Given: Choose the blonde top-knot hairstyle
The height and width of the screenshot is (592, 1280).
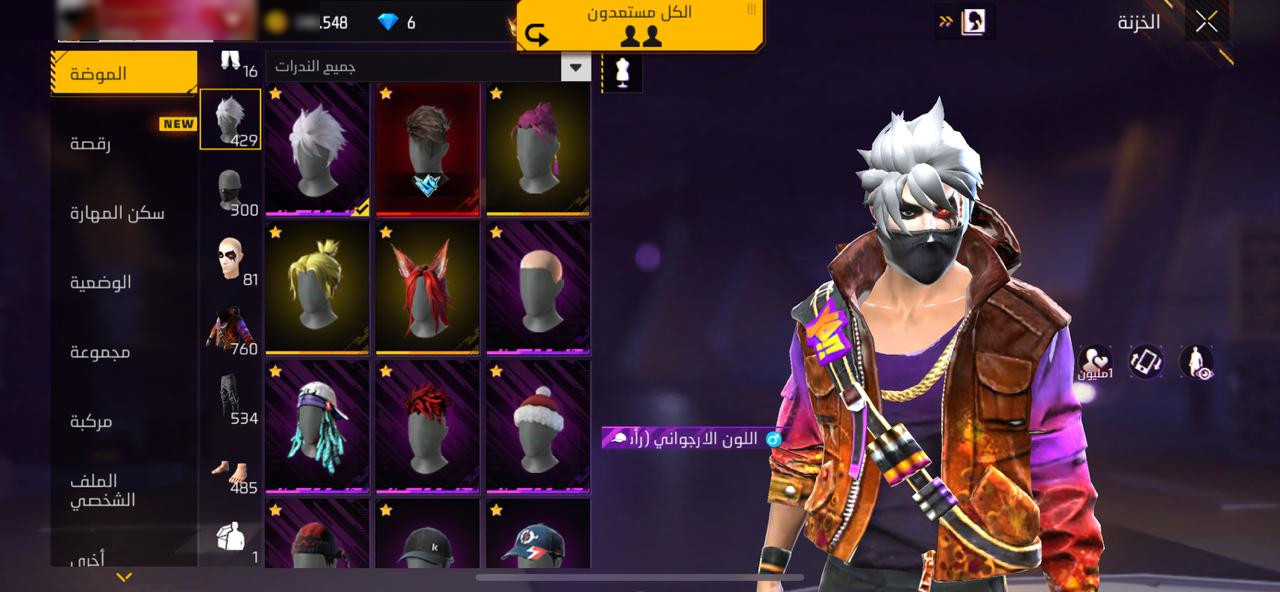Looking at the screenshot, I should tap(318, 288).
